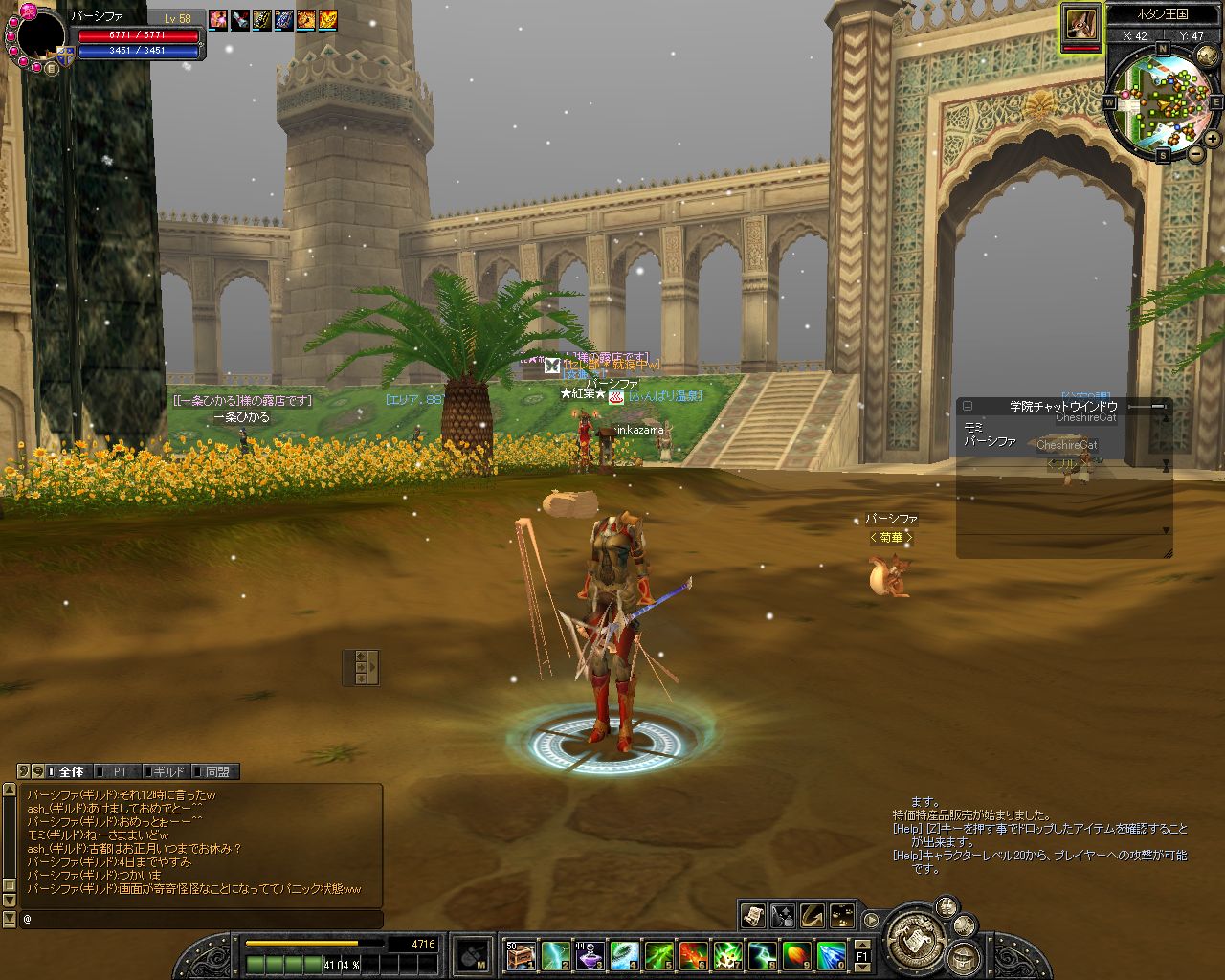1225x980 pixels.
Task: Switch to the ギルド chat tab
Action: point(168,771)
